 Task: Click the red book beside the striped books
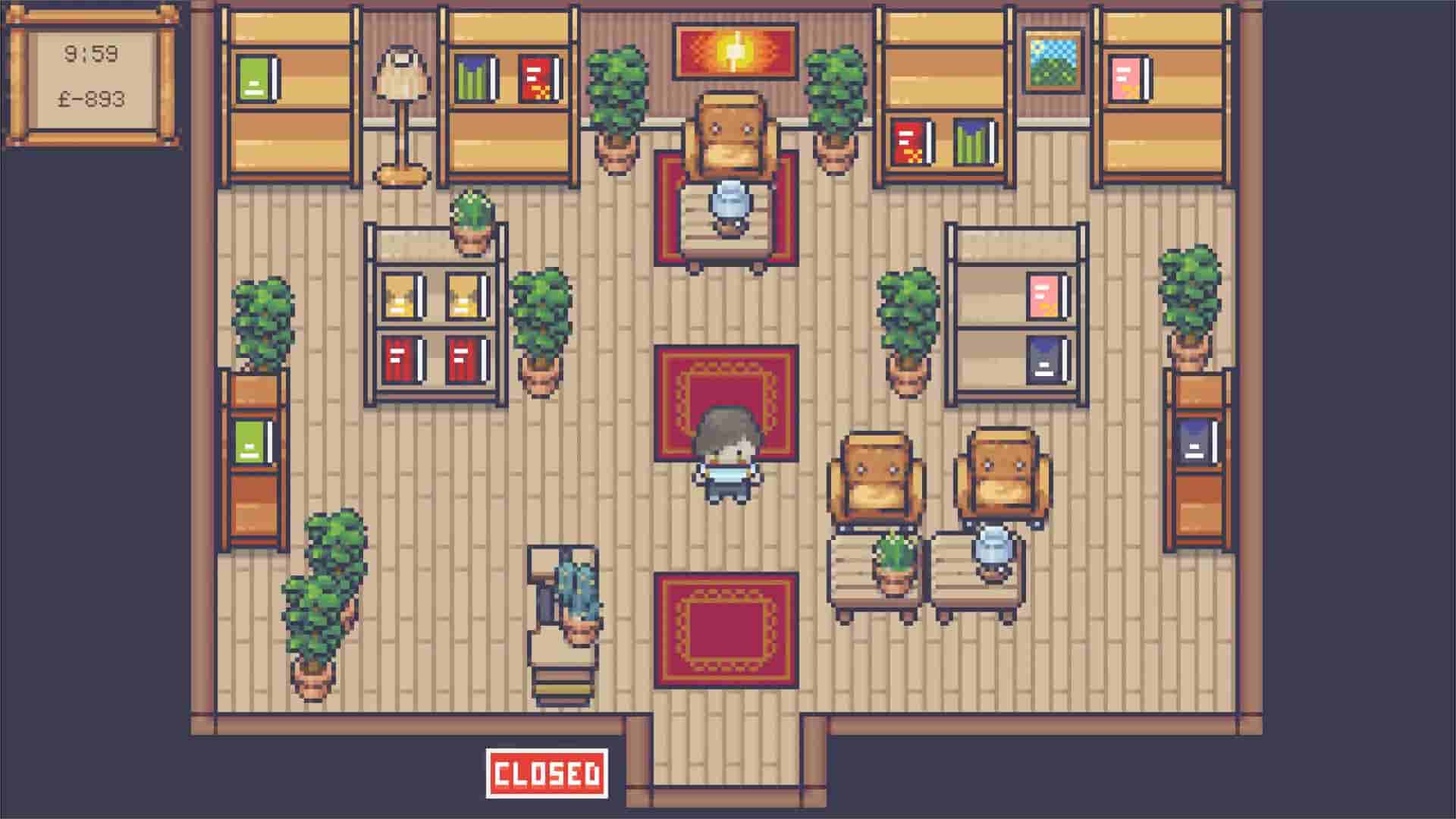pos(538,76)
